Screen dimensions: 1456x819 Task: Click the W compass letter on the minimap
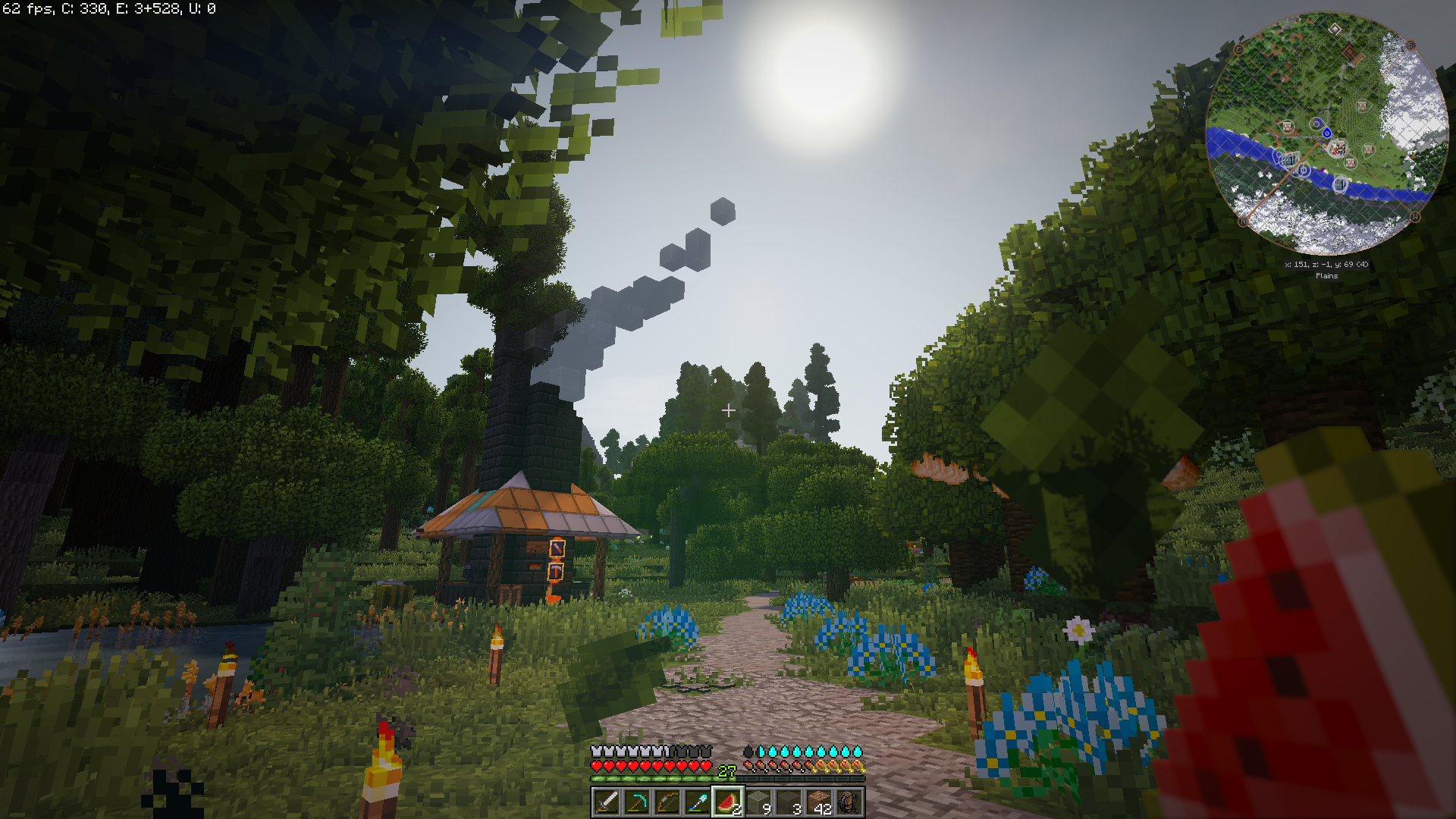(1414, 217)
